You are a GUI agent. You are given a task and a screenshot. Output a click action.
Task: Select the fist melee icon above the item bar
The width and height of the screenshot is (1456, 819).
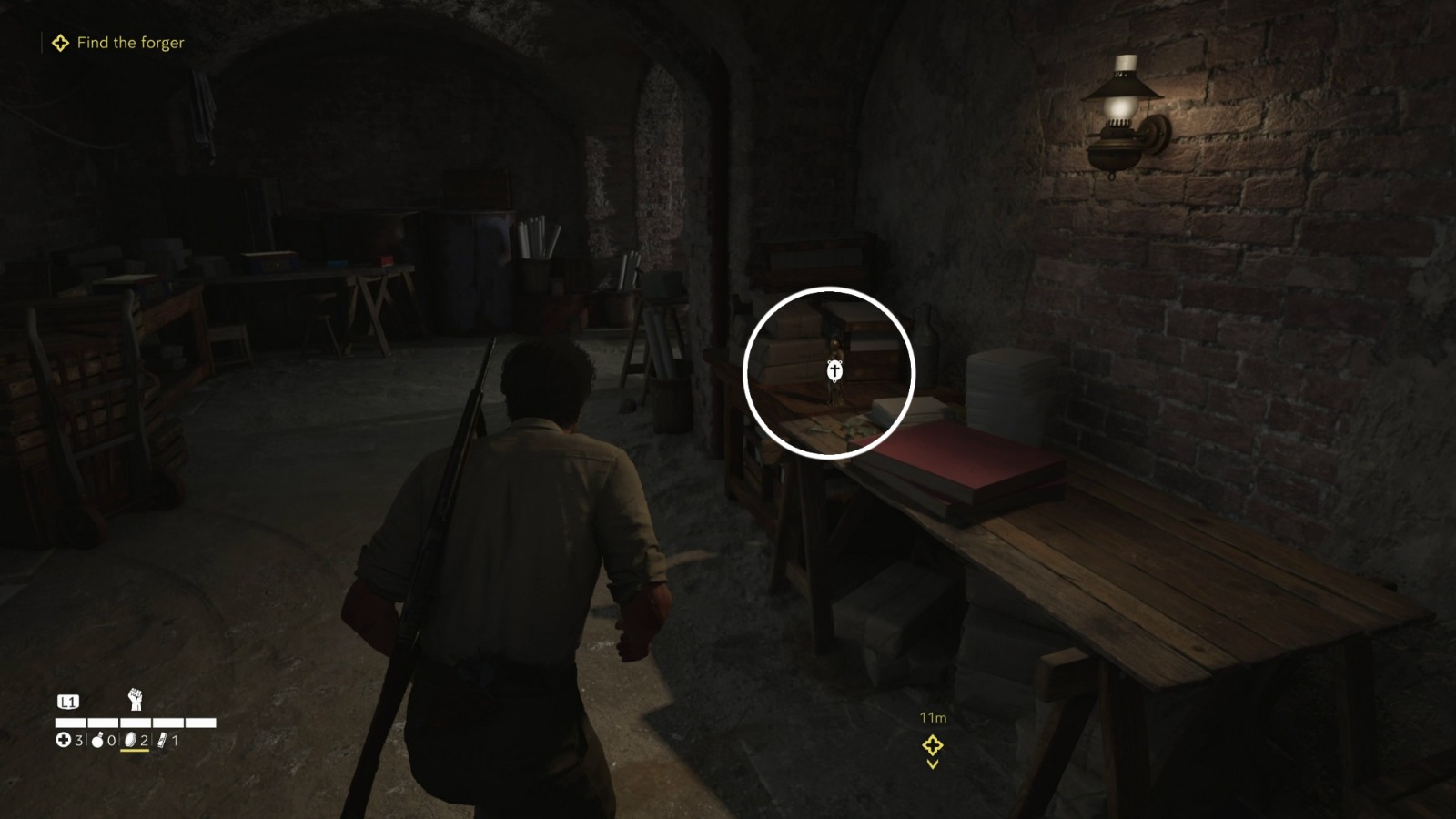[135, 699]
